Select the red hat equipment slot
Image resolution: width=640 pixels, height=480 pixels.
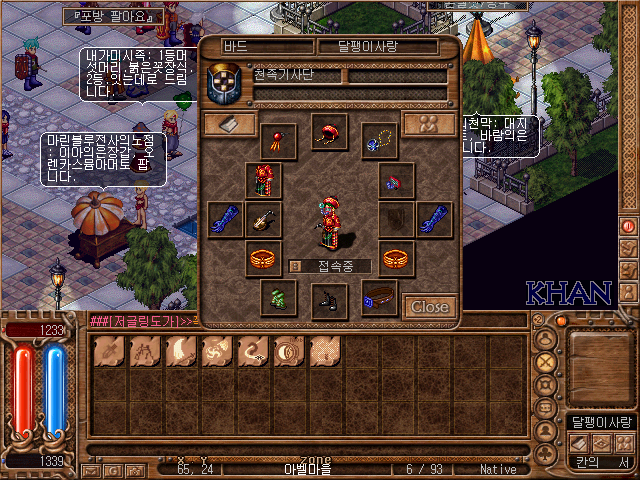tap(329, 131)
